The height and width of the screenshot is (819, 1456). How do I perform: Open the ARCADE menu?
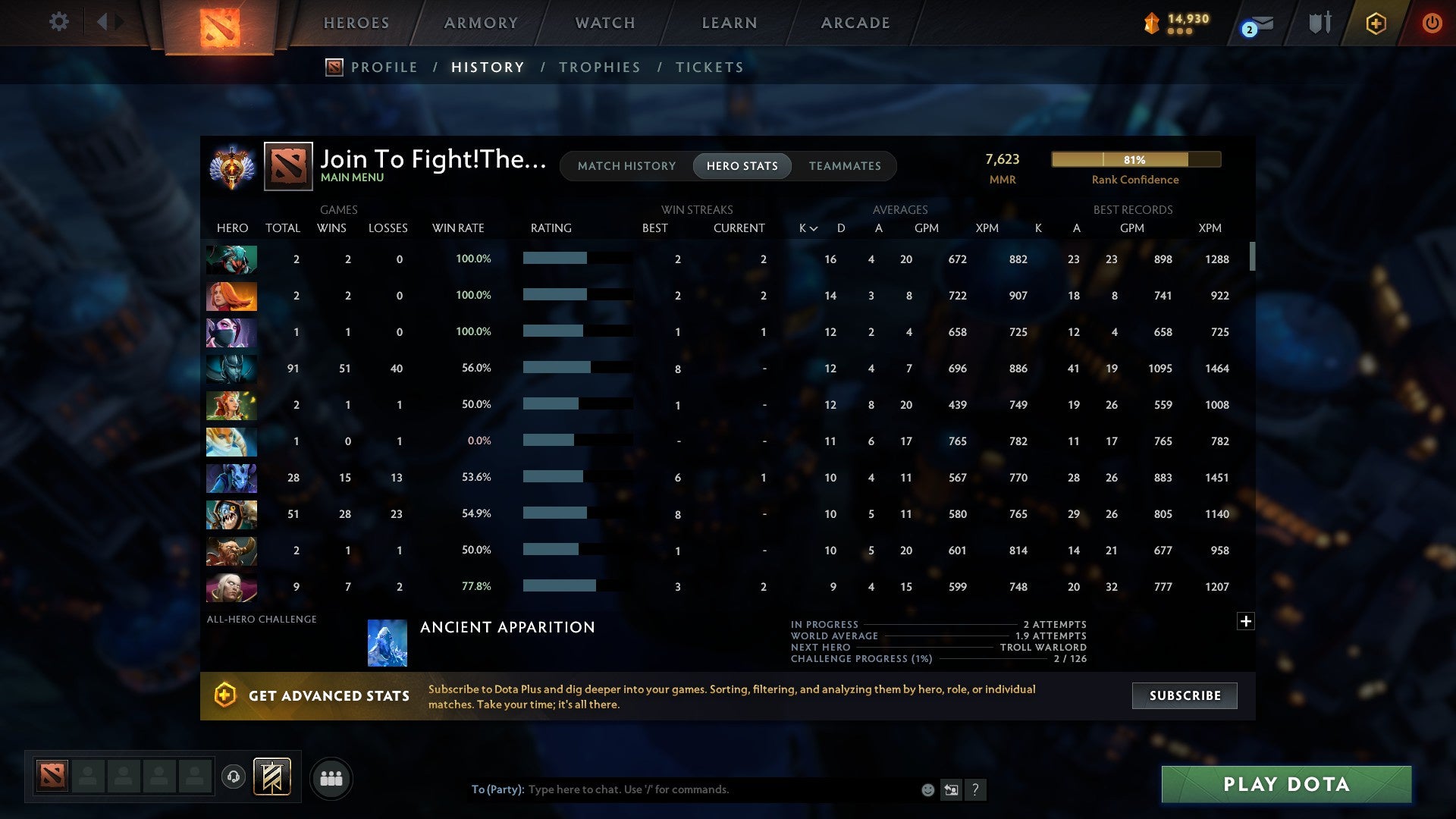(x=855, y=23)
